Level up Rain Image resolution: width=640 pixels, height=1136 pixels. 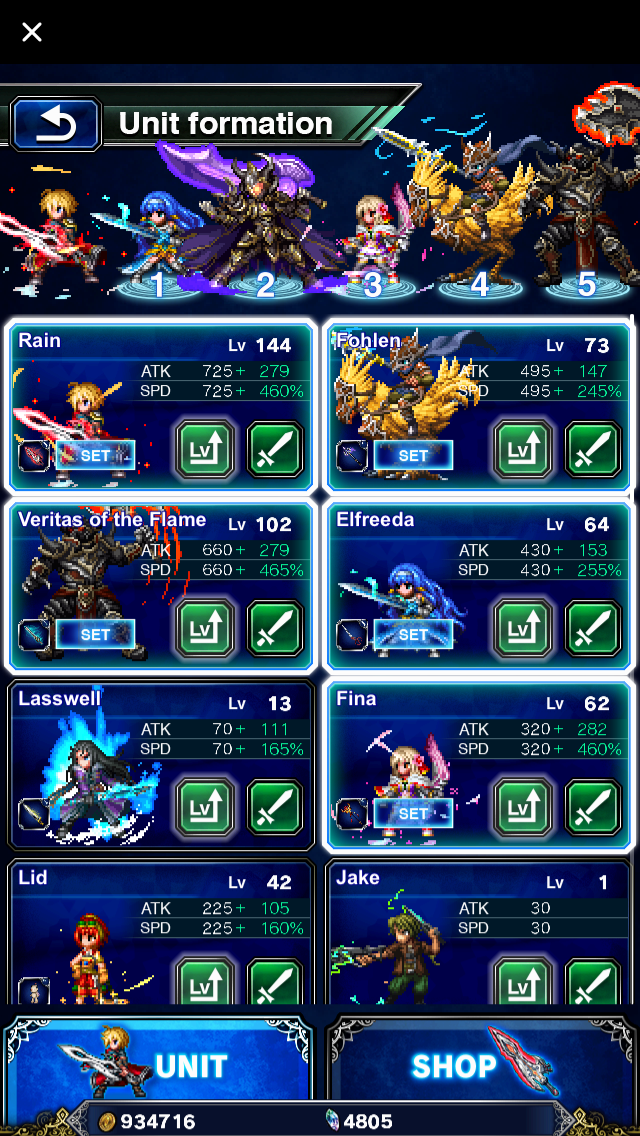tap(205, 449)
